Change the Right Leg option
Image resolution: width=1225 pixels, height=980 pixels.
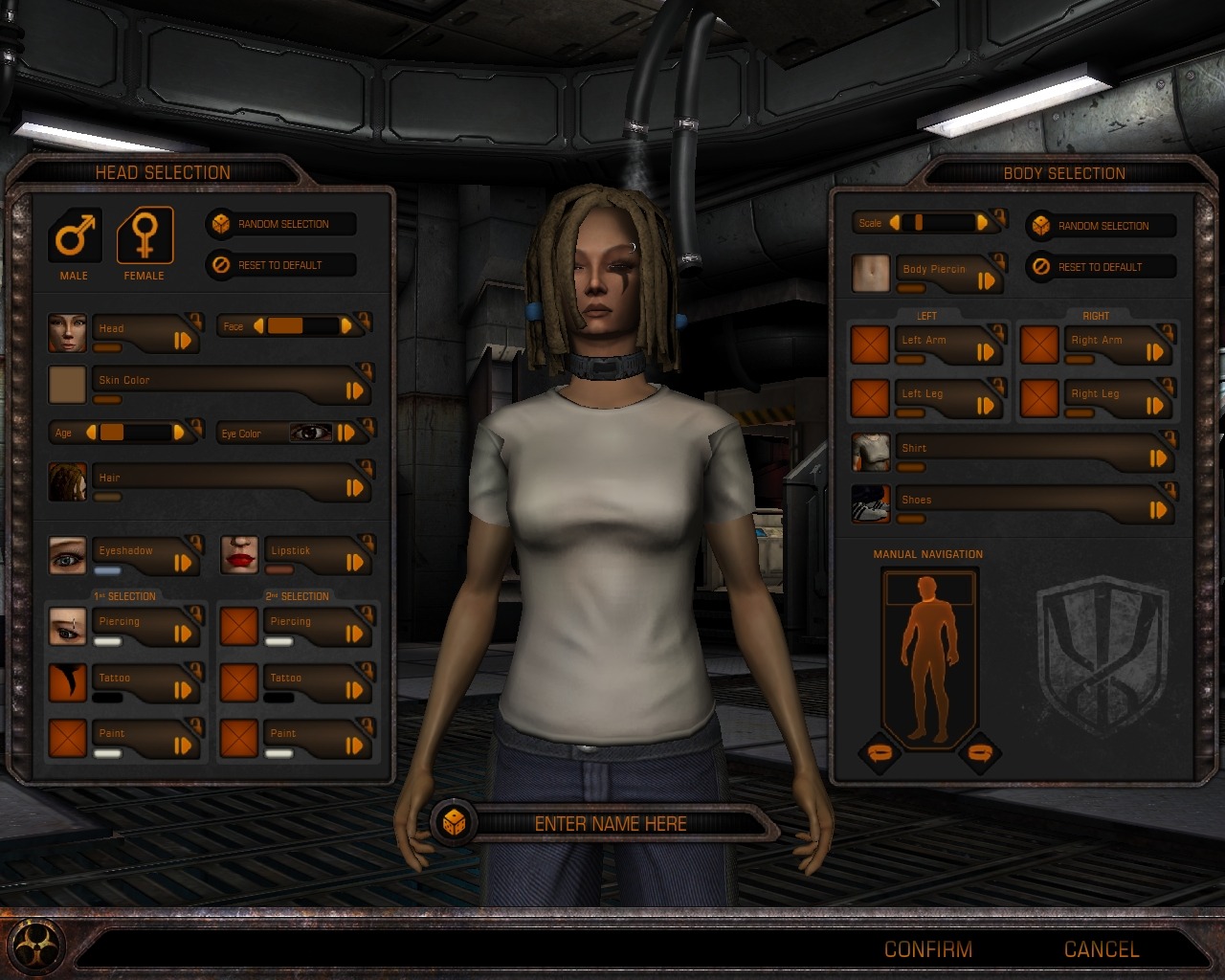1155,405
